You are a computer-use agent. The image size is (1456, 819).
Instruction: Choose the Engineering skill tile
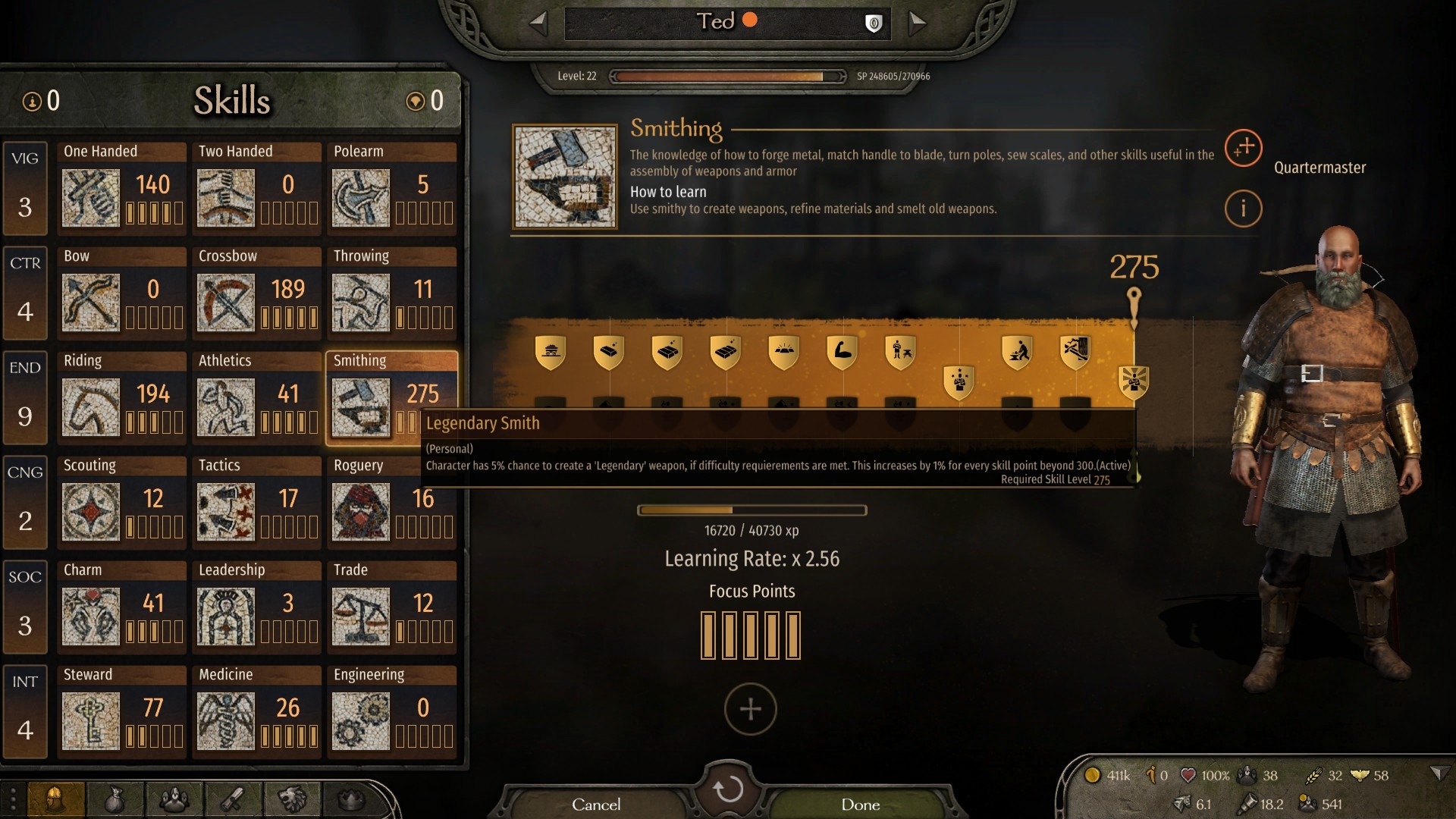[392, 709]
